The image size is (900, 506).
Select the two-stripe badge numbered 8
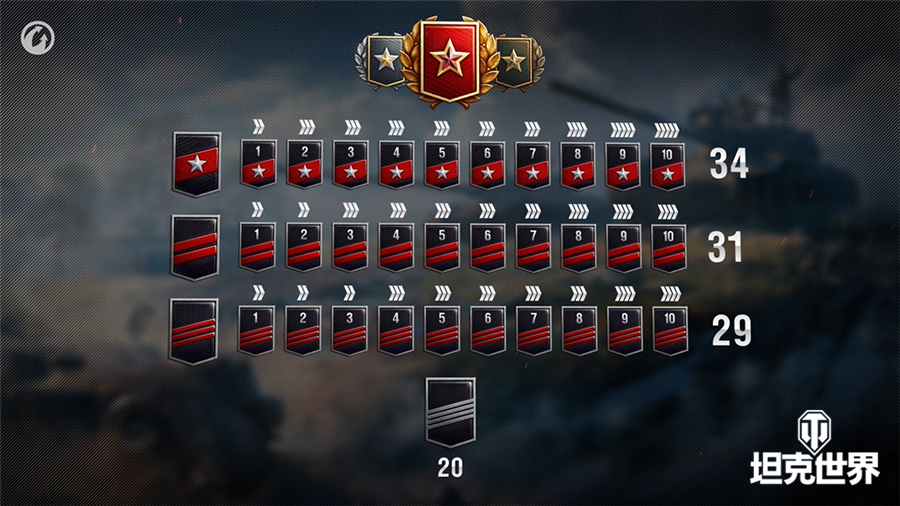pos(578,247)
